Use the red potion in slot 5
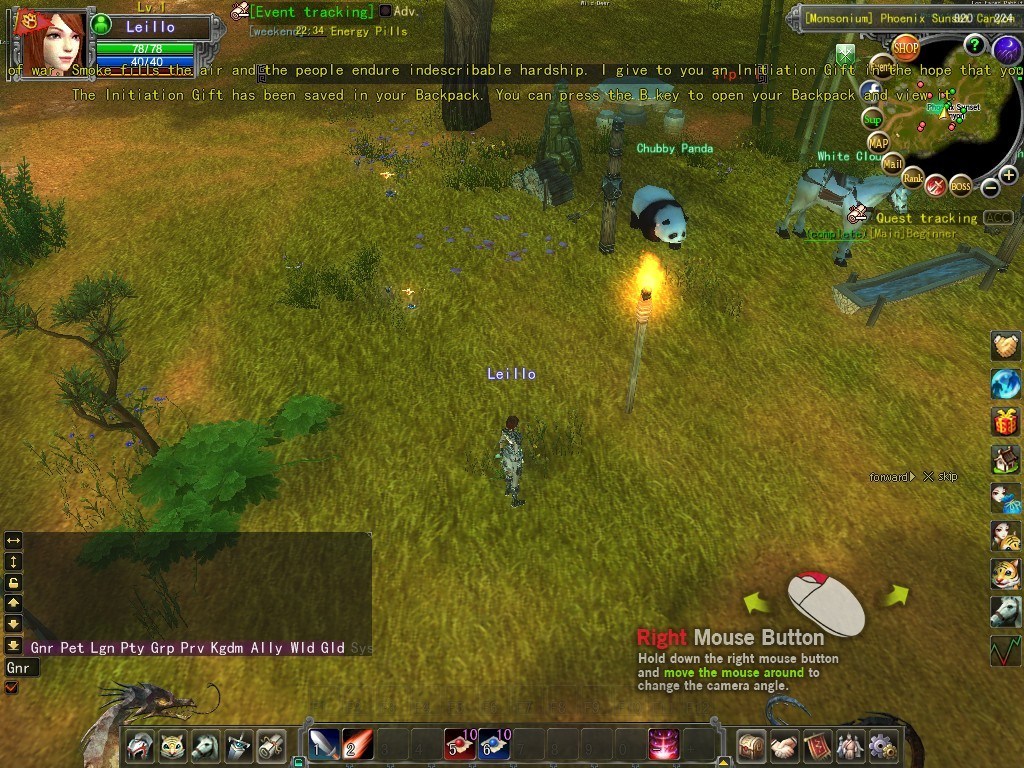This screenshot has width=1024, height=768. [x=460, y=745]
